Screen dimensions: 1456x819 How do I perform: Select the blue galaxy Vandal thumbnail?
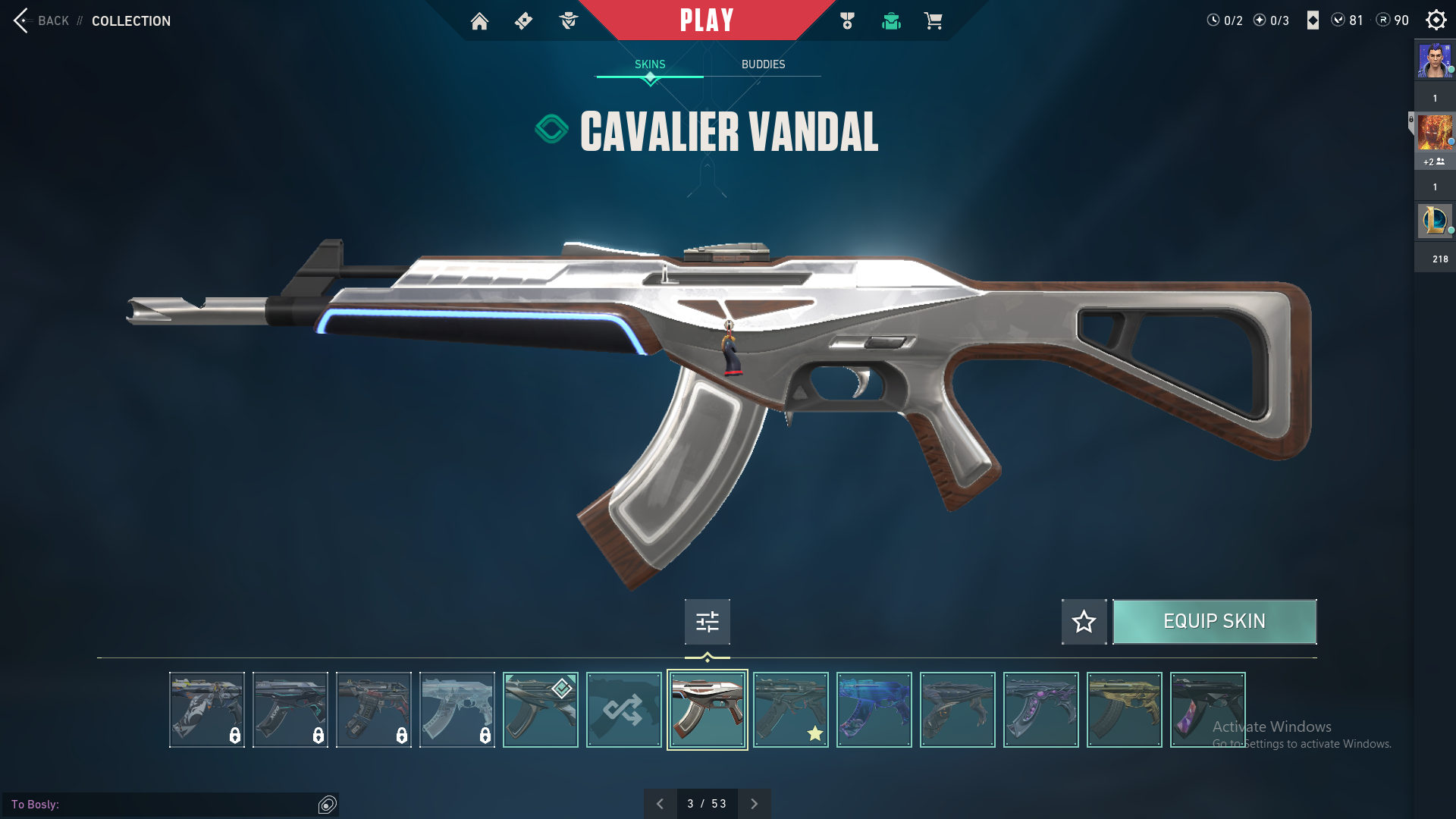874,710
